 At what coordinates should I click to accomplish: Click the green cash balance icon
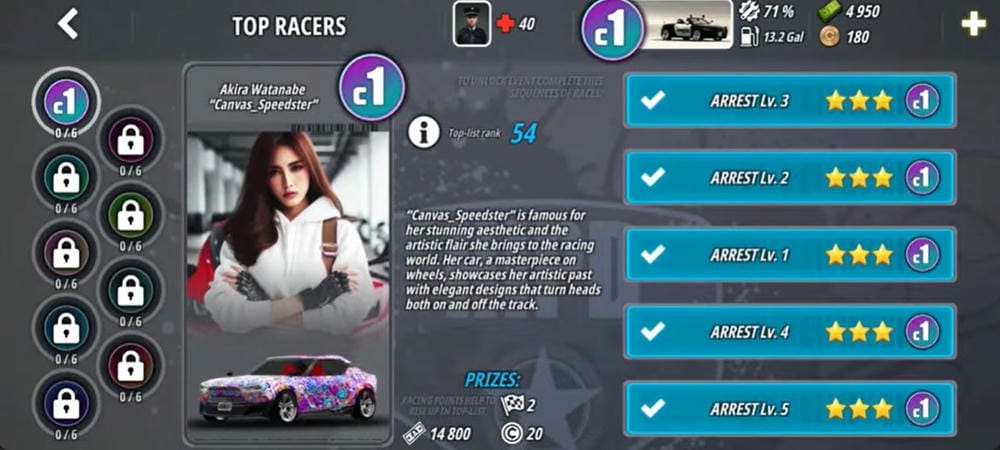(x=829, y=12)
